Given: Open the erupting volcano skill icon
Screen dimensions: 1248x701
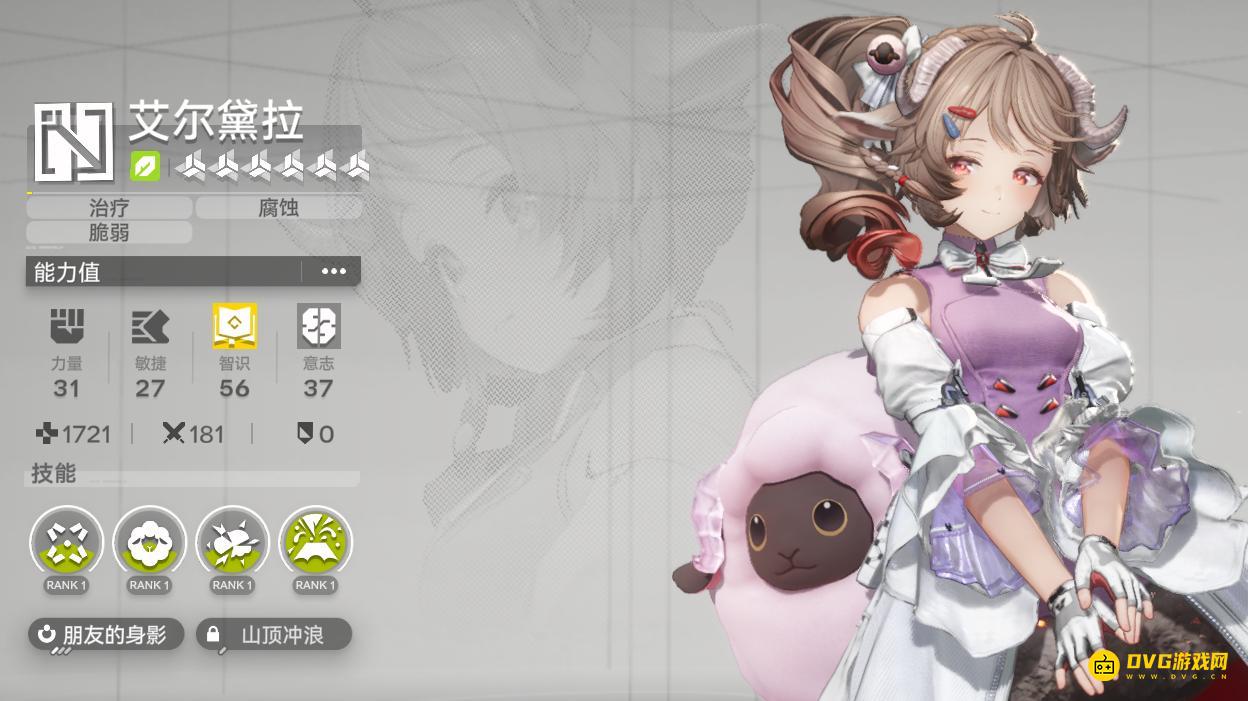Looking at the screenshot, I should pyautogui.click(x=315, y=543).
